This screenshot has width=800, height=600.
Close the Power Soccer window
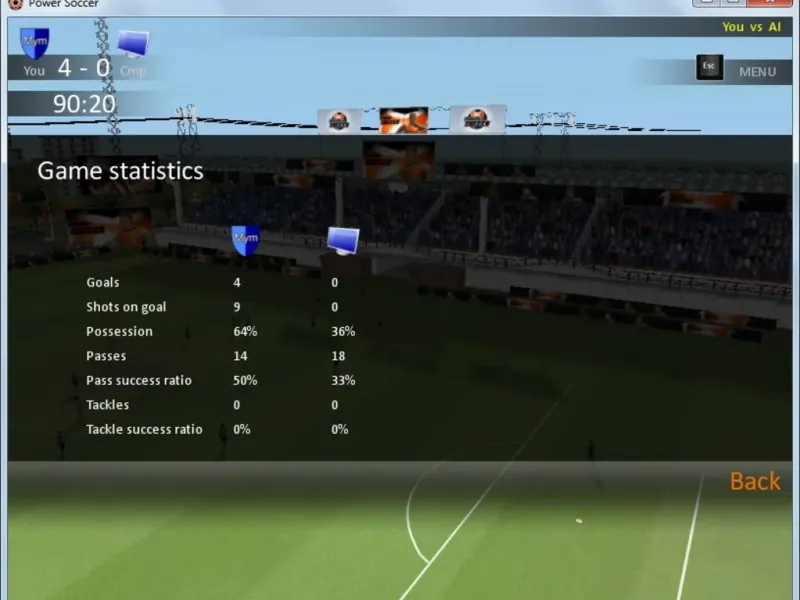click(770, 3)
